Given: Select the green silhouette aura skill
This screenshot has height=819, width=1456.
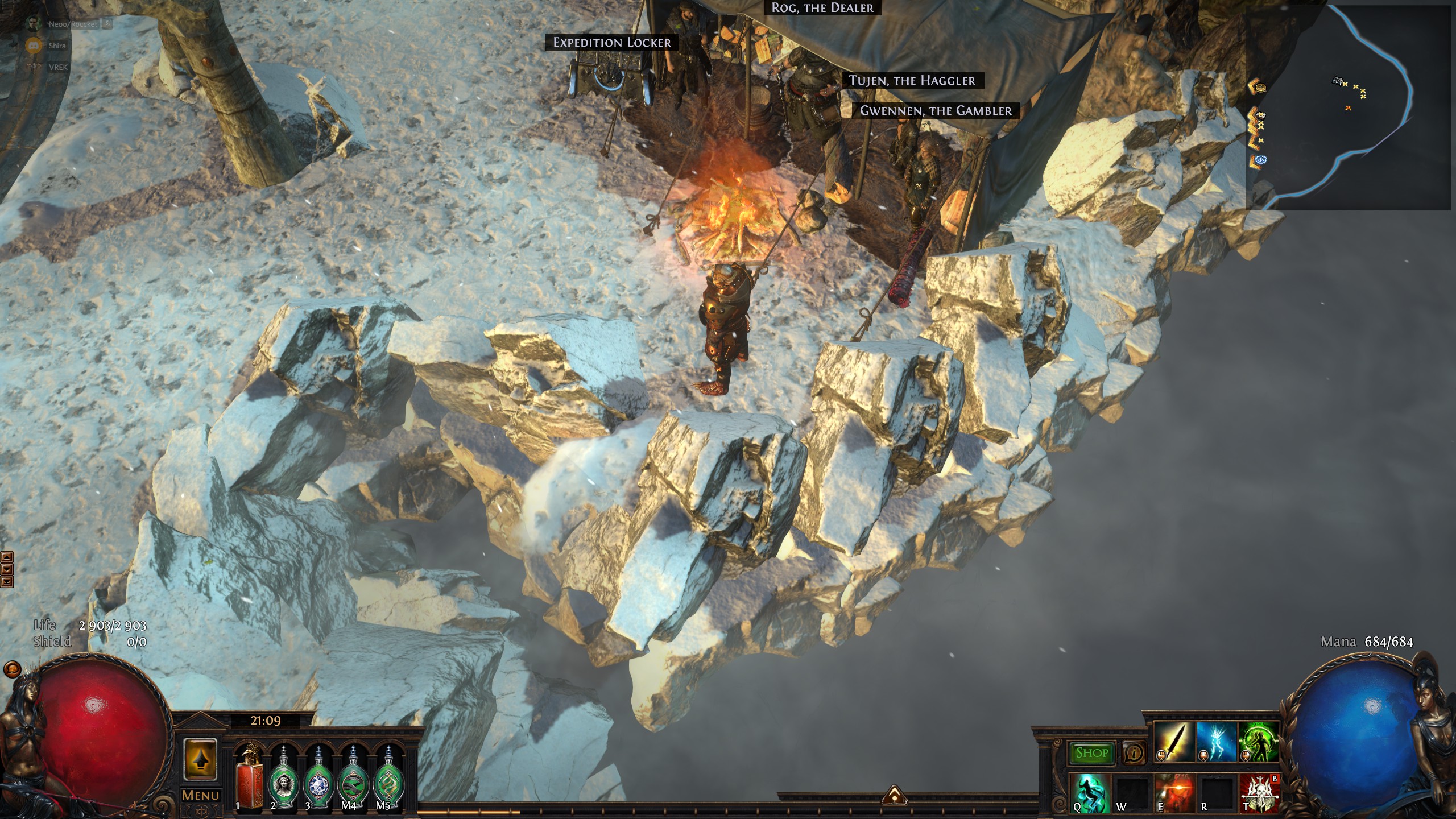Looking at the screenshot, I should click(x=1258, y=741).
